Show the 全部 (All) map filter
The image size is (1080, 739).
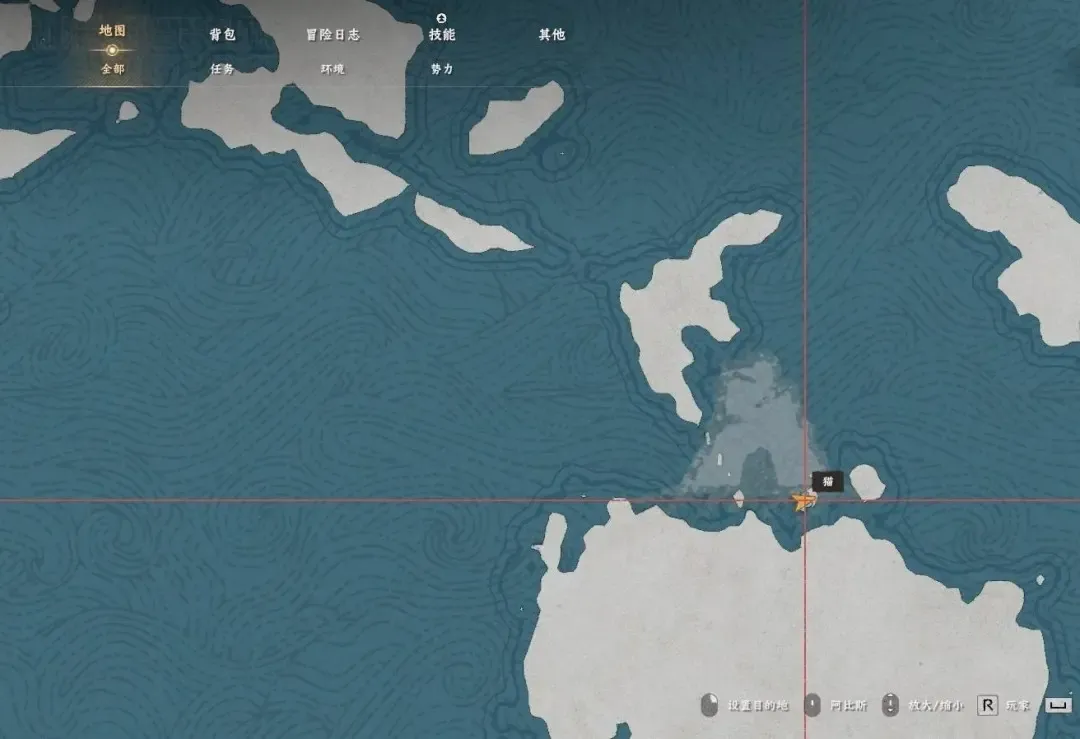click(112, 69)
